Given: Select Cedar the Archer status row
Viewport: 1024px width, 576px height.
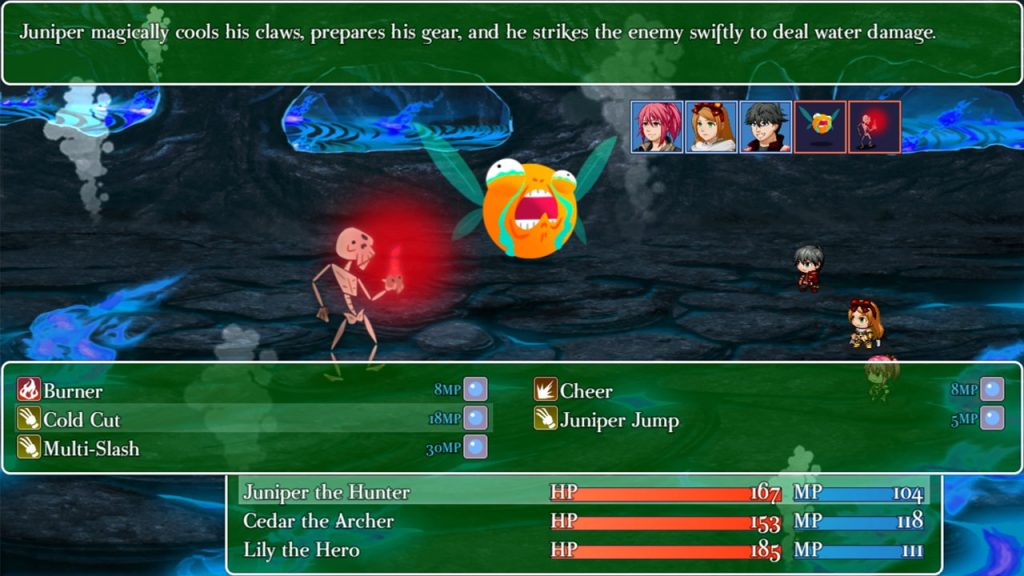Looking at the screenshot, I should click(x=584, y=521).
